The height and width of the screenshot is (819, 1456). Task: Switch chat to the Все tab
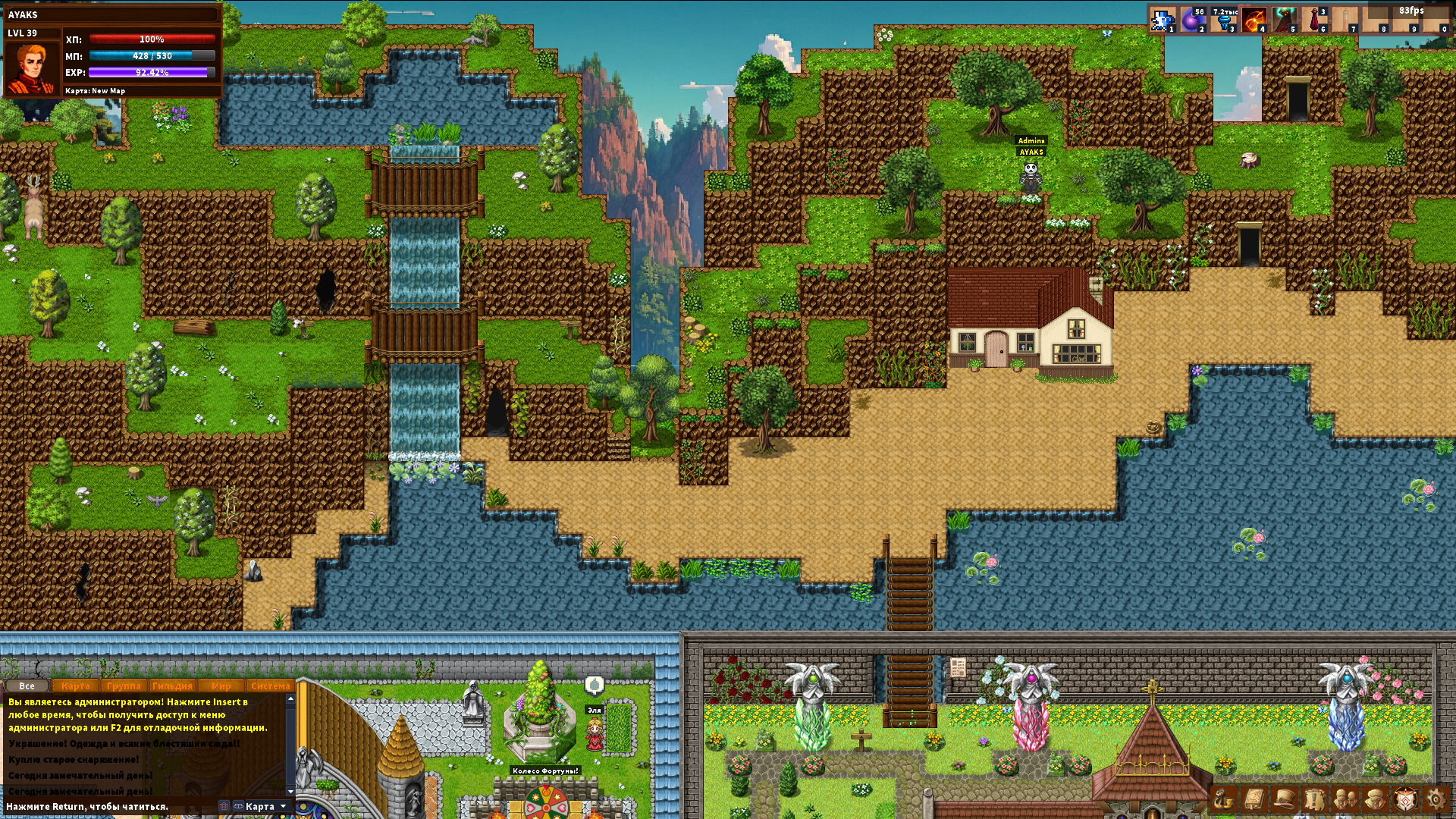point(27,686)
